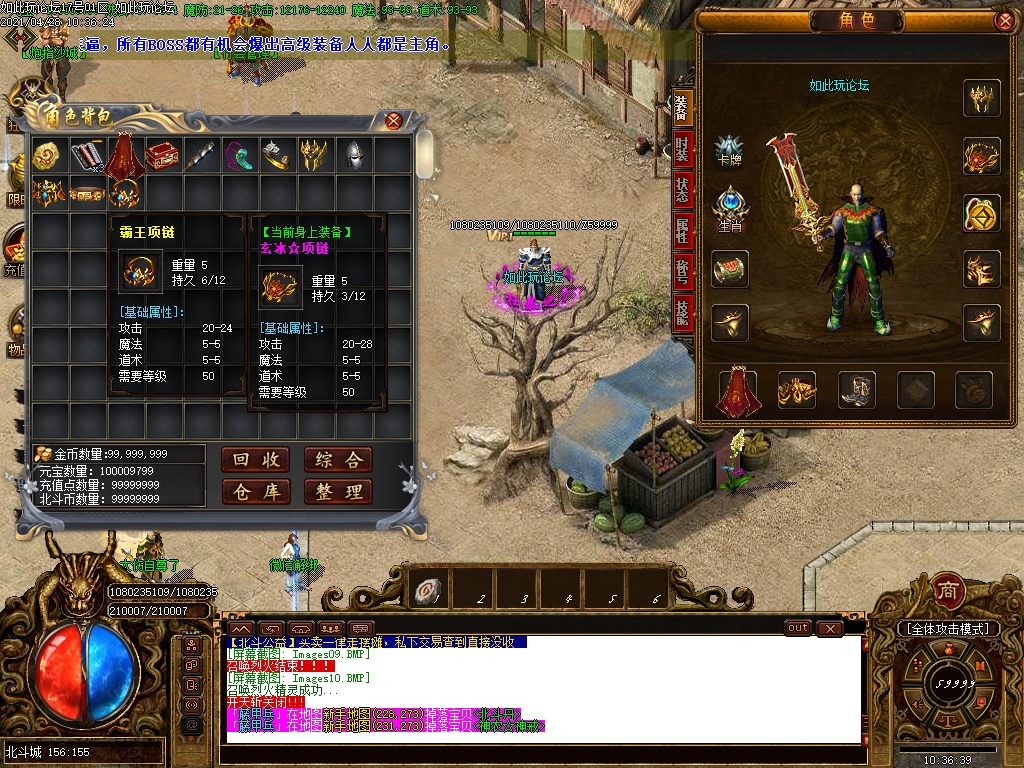Close the 角色 character panel
The image size is (1024, 768).
(x=1005, y=20)
